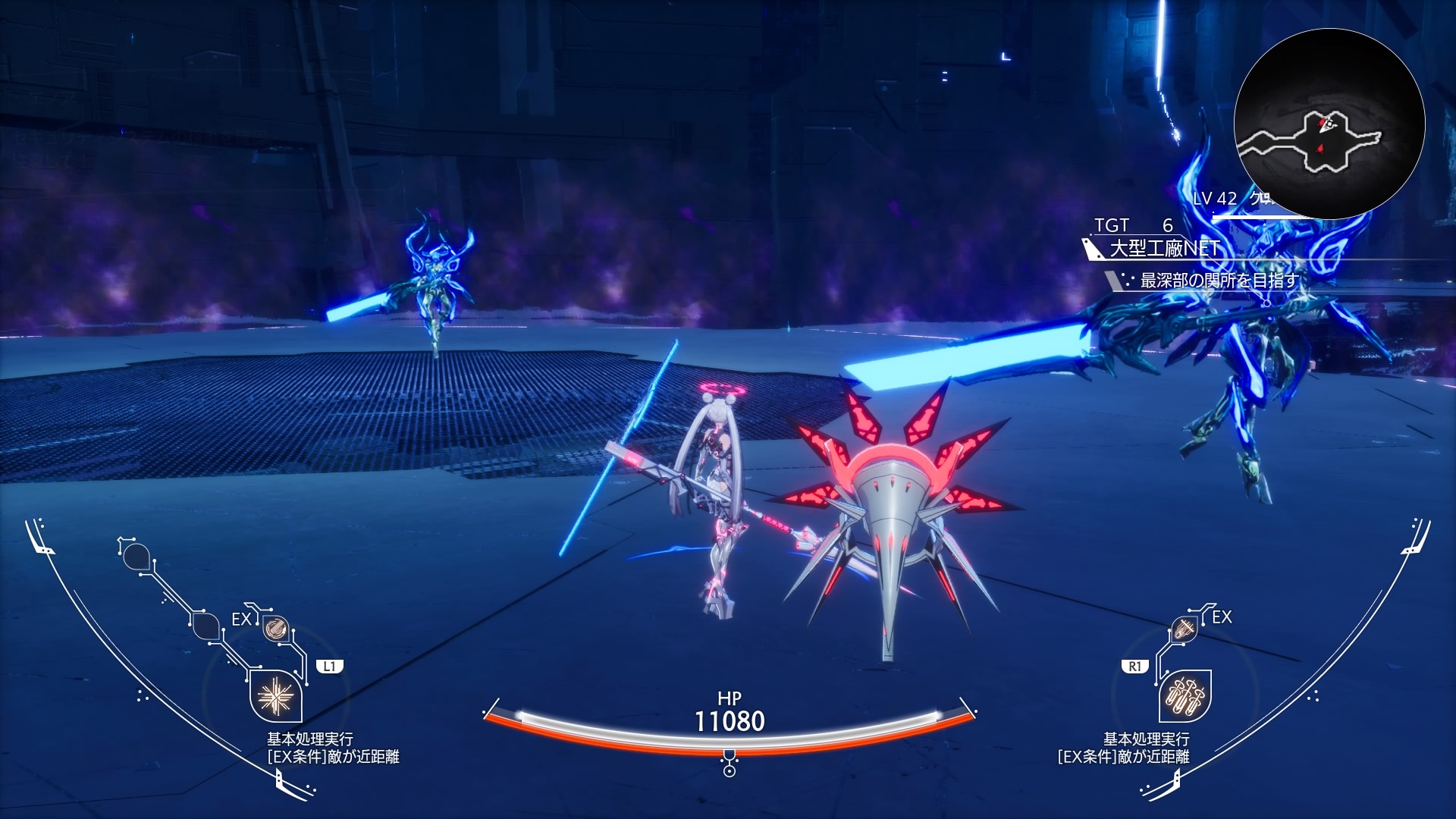Select the left EX skill icon
The width and height of the screenshot is (1456, 819).
click(275, 629)
